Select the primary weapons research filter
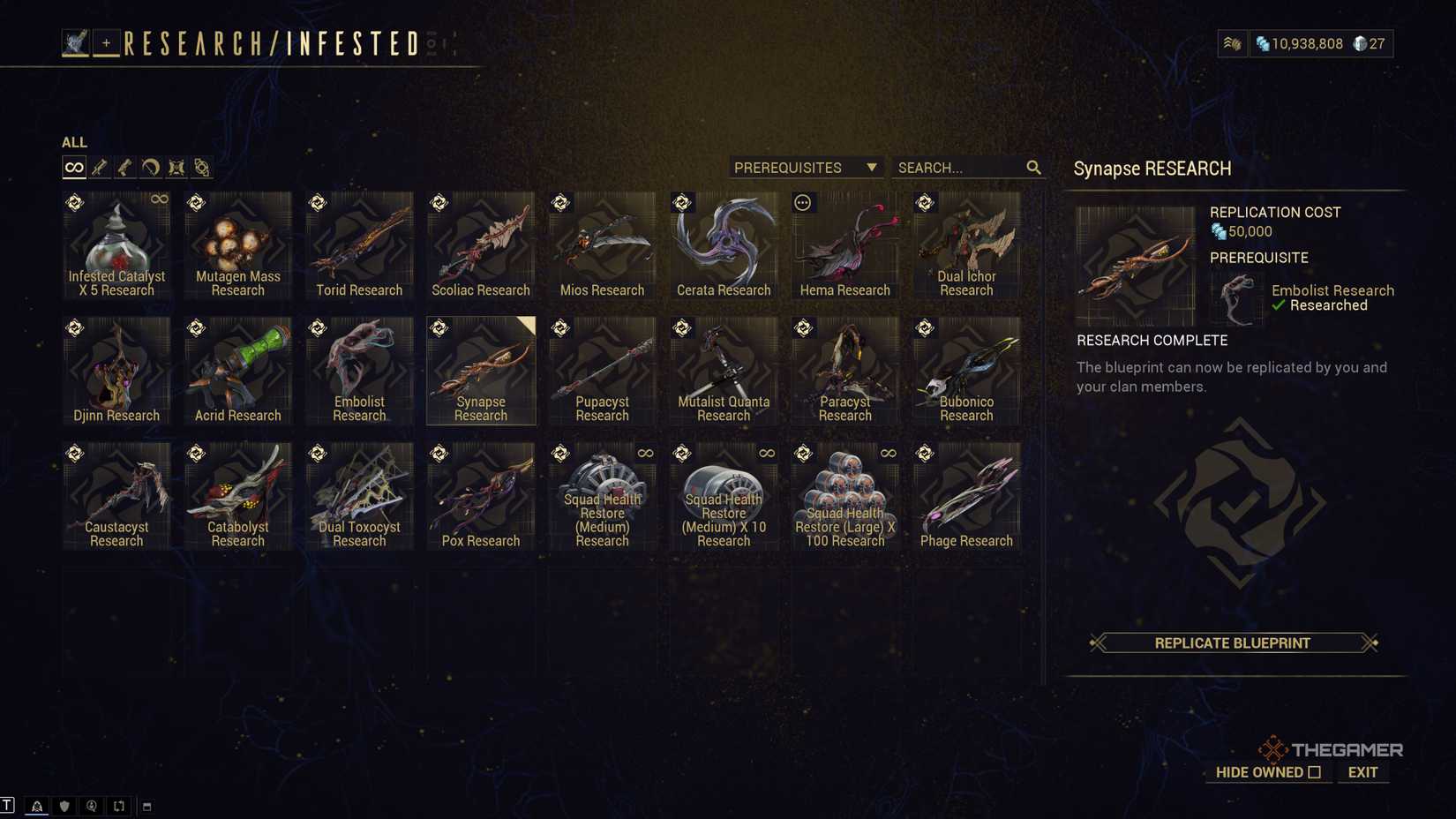The height and width of the screenshot is (819, 1456). click(x=100, y=167)
